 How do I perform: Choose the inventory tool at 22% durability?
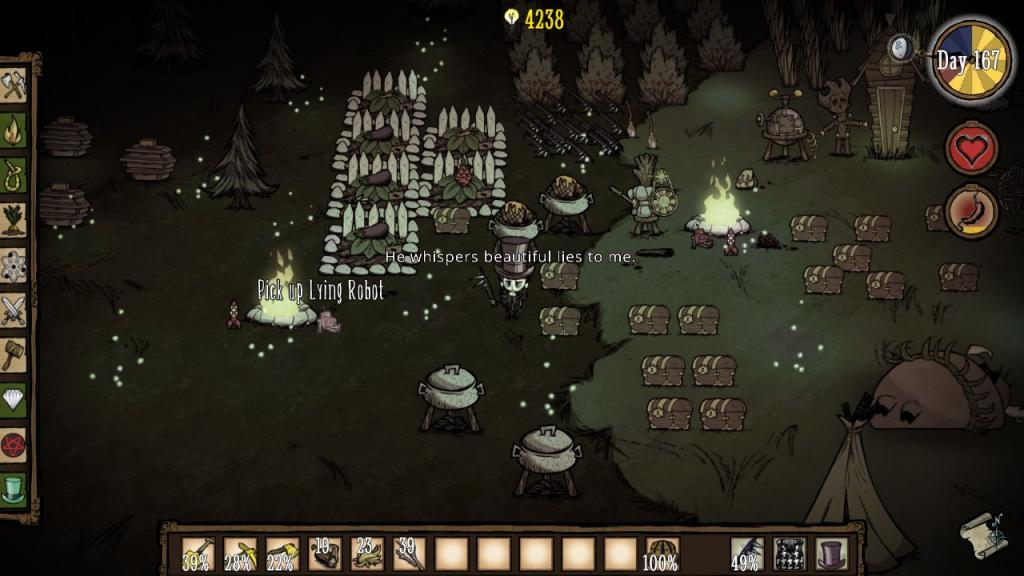tap(282, 553)
